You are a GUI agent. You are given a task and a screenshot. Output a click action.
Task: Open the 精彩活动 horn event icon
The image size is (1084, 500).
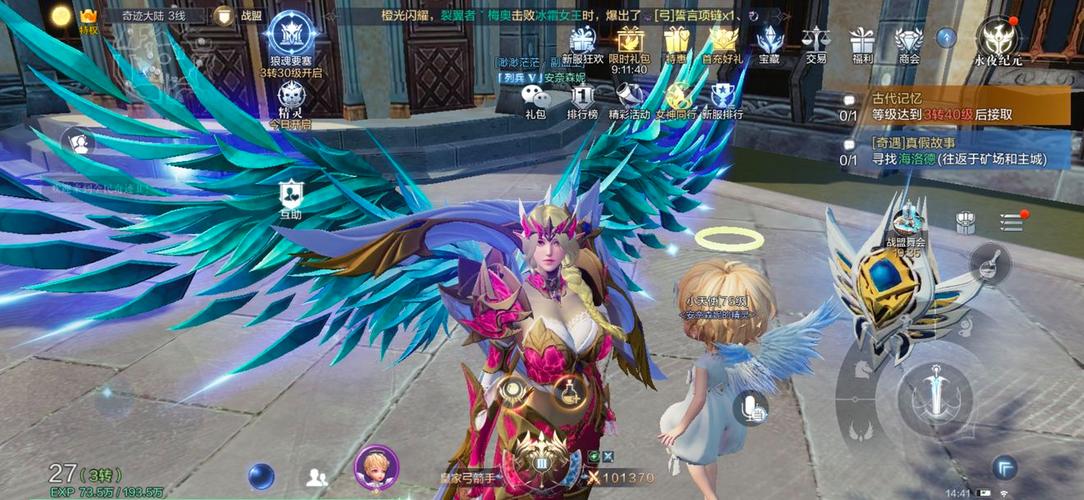tap(630, 98)
